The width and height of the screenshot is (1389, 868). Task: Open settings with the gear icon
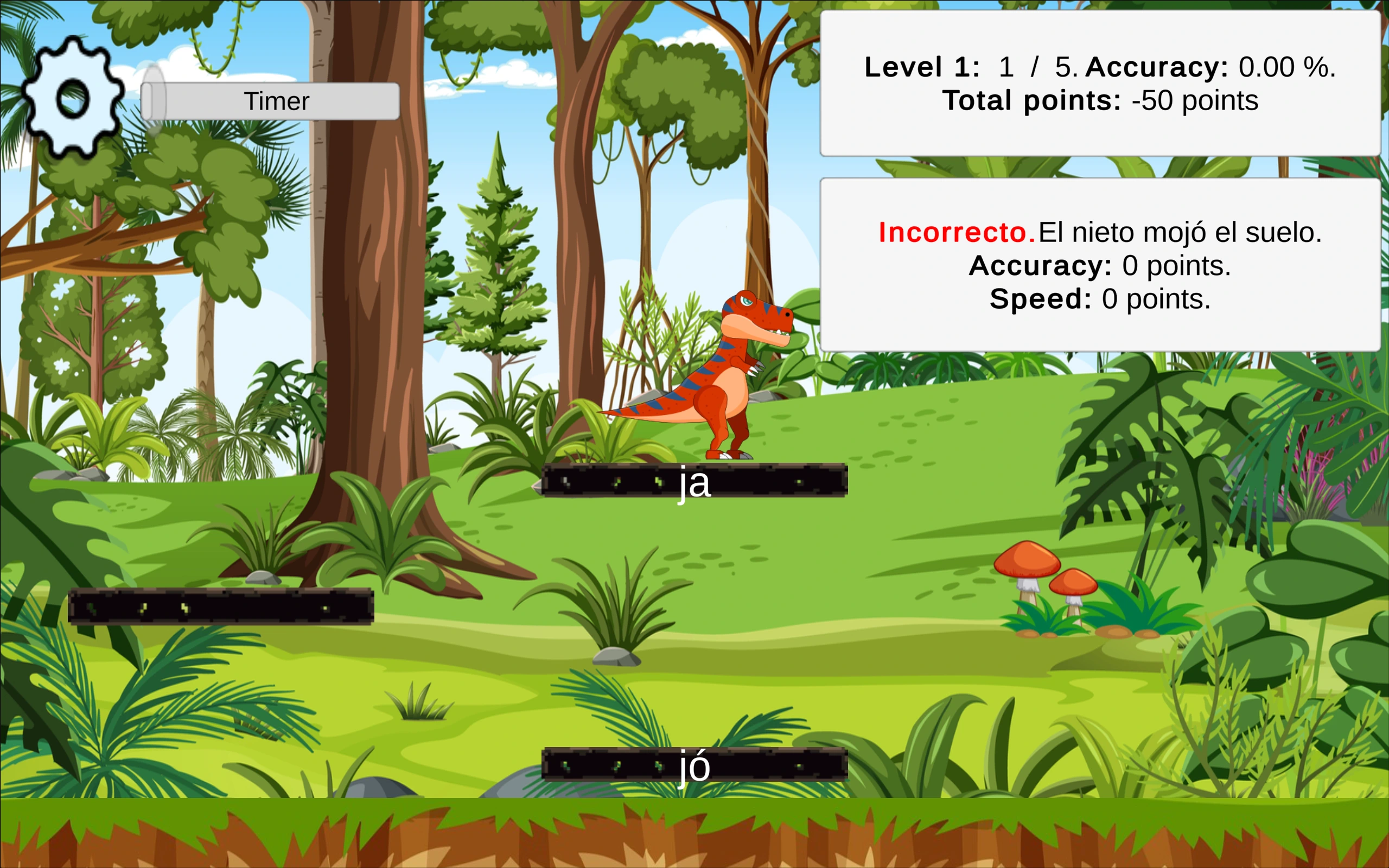click(73, 98)
